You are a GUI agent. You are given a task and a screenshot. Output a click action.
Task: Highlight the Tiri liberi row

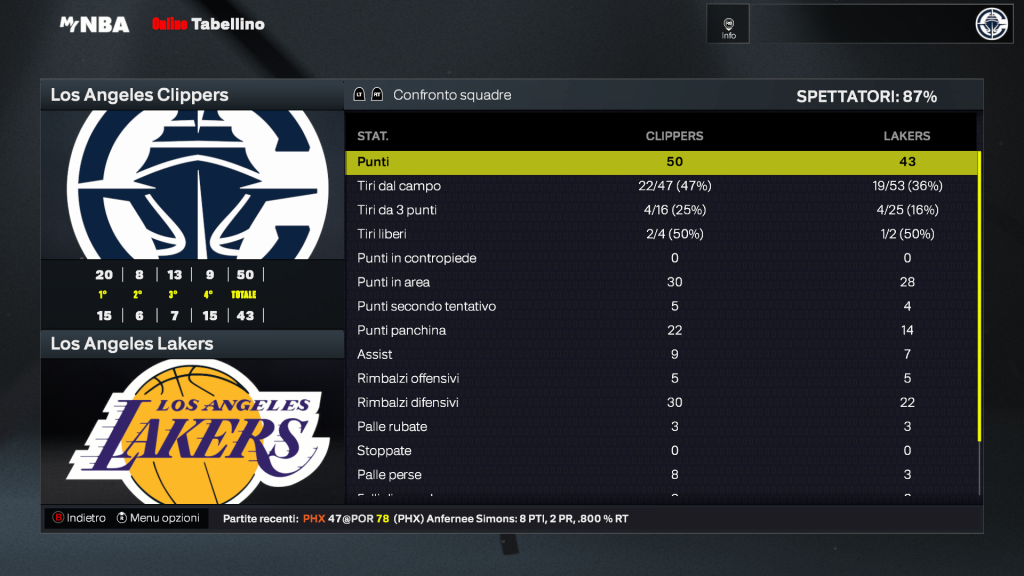tap(660, 234)
